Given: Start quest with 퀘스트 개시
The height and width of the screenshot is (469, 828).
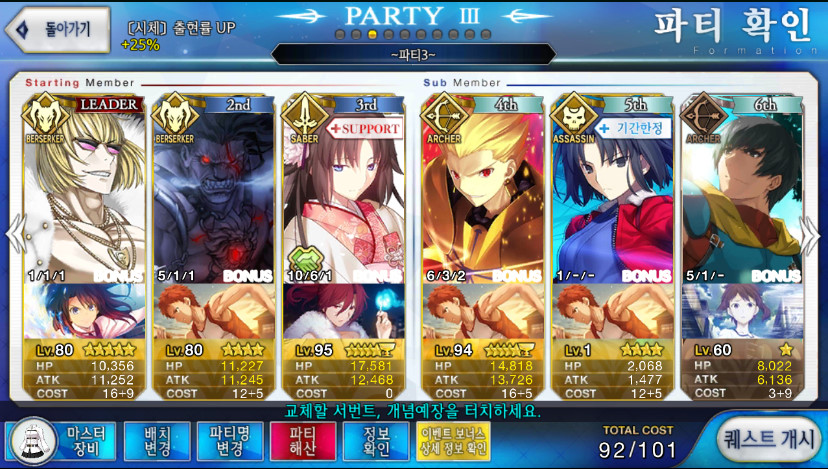Looking at the screenshot, I should click(768, 441).
